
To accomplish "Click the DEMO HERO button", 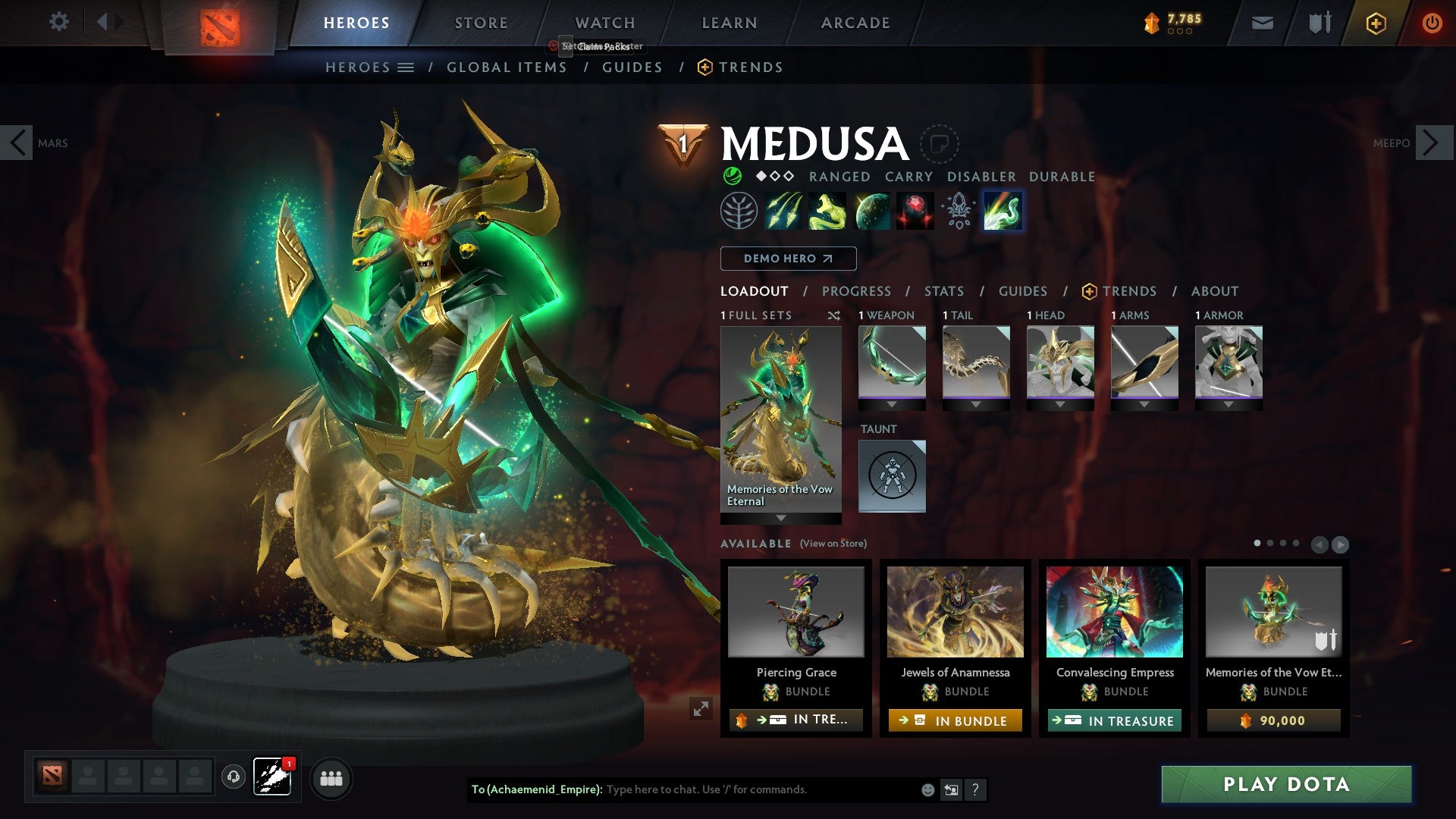I will pyautogui.click(x=787, y=259).
